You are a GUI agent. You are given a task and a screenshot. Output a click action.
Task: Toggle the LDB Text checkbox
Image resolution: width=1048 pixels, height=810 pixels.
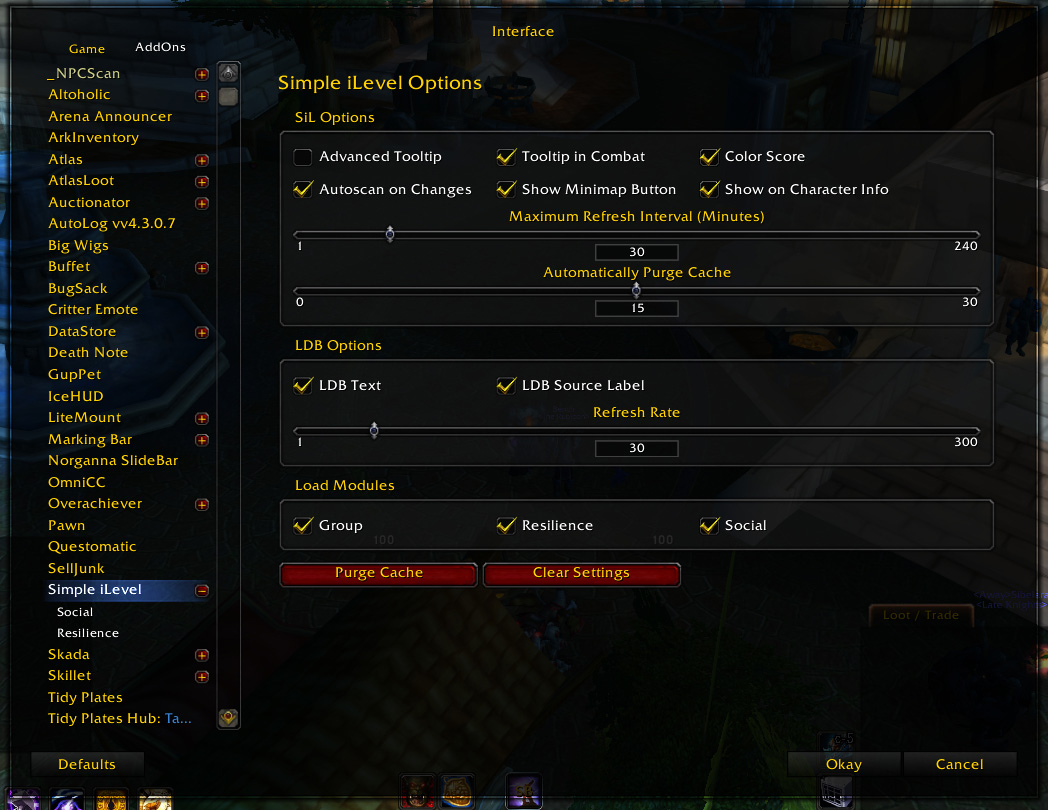click(303, 386)
